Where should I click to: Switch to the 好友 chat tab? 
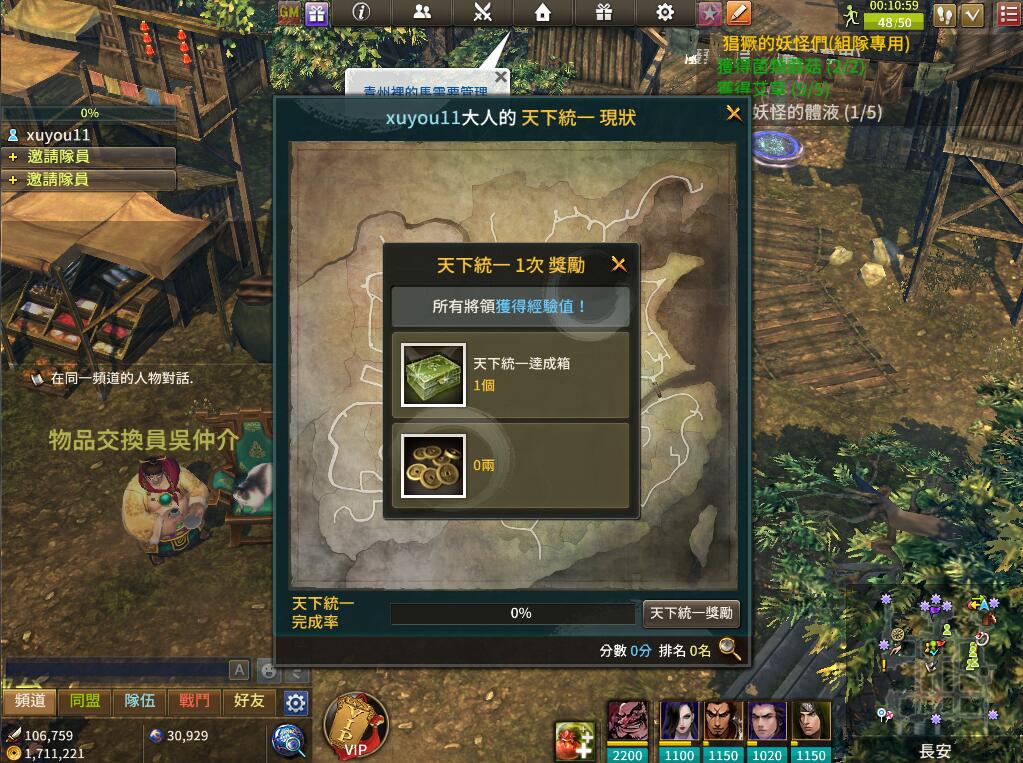pyautogui.click(x=249, y=701)
